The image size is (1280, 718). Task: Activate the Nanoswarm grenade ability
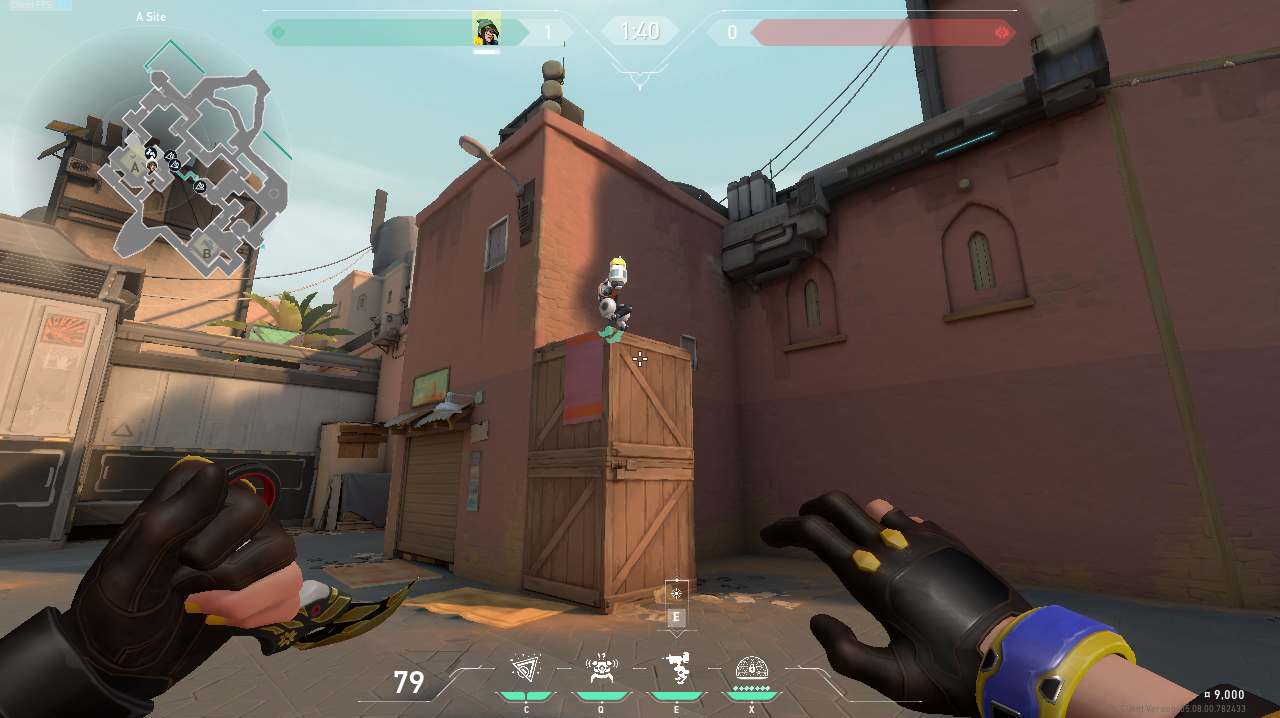pos(526,669)
